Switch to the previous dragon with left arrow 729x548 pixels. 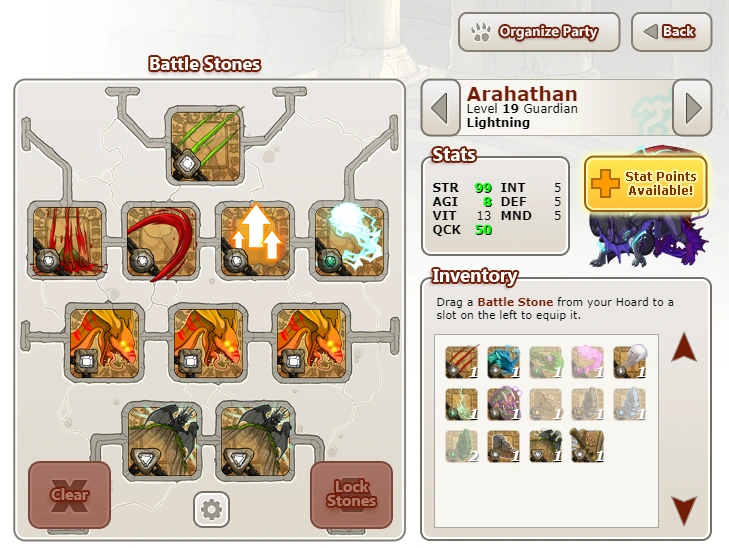click(x=440, y=107)
